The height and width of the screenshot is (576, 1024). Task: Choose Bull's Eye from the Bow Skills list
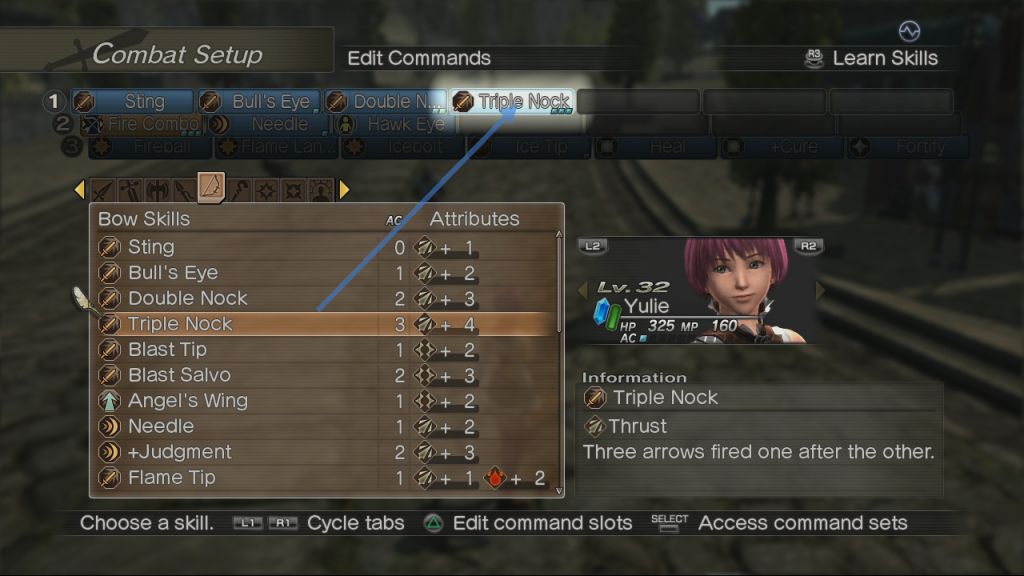[172, 273]
